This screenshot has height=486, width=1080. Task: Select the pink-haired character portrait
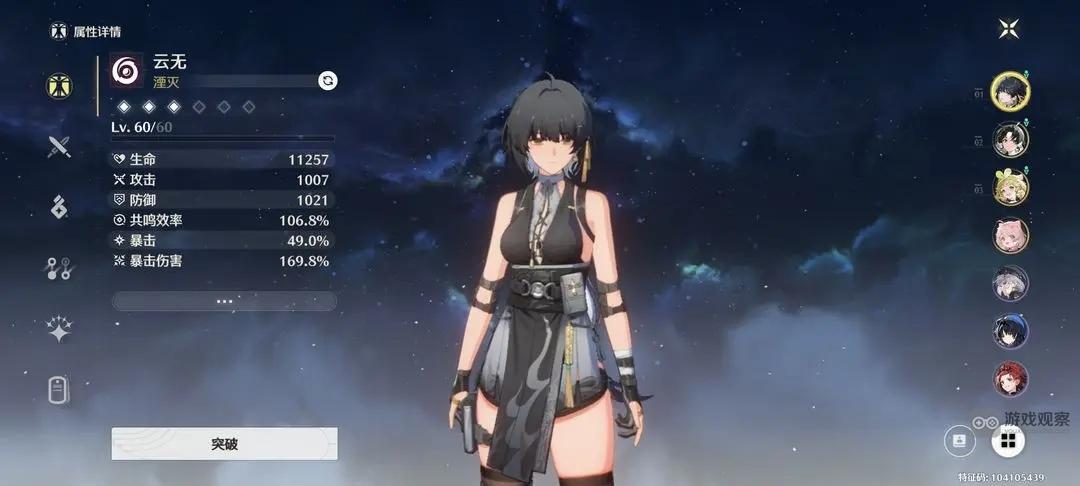coord(1010,235)
